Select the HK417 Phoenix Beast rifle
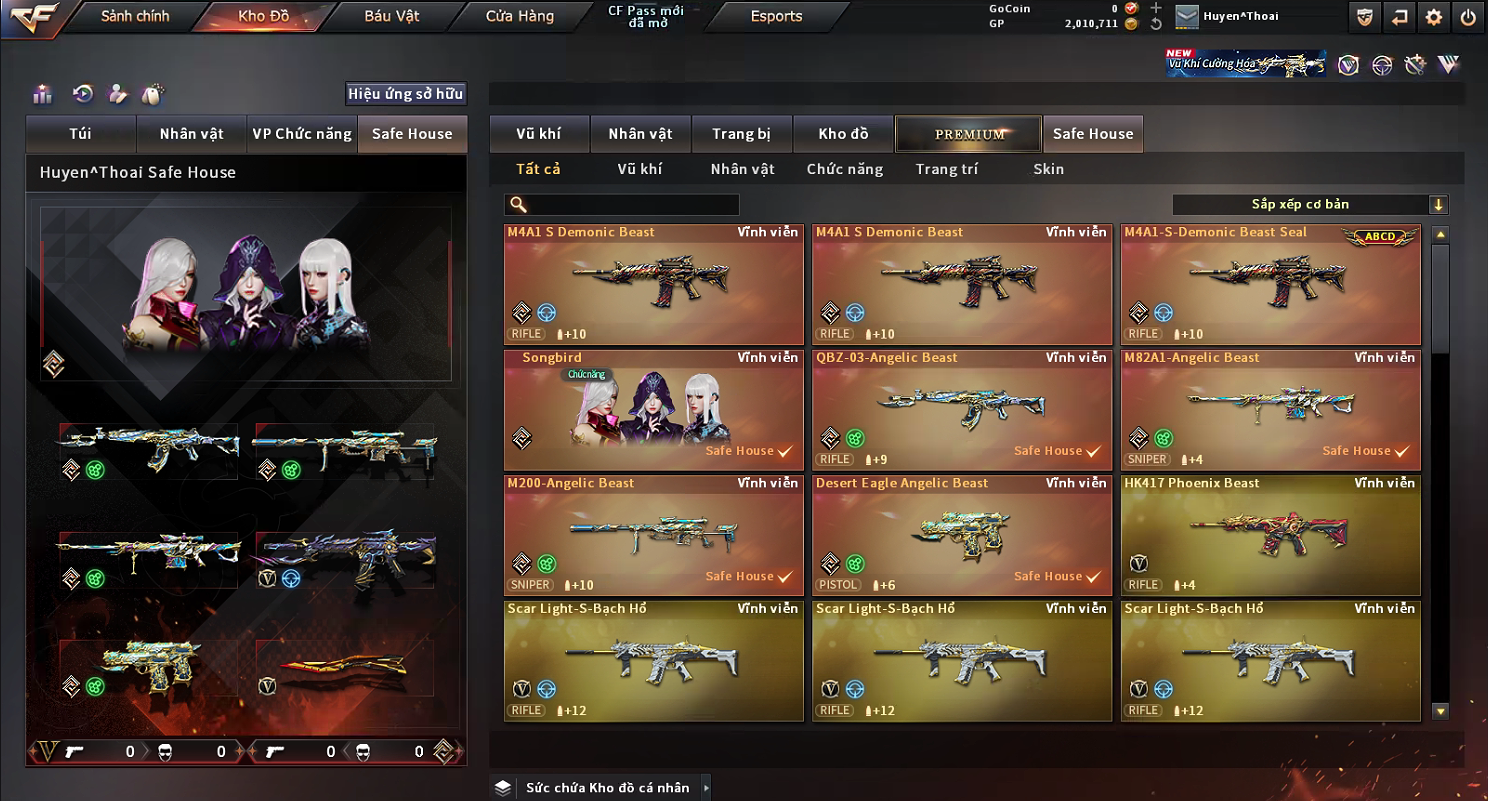The width and height of the screenshot is (1488, 801). point(1270,535)
